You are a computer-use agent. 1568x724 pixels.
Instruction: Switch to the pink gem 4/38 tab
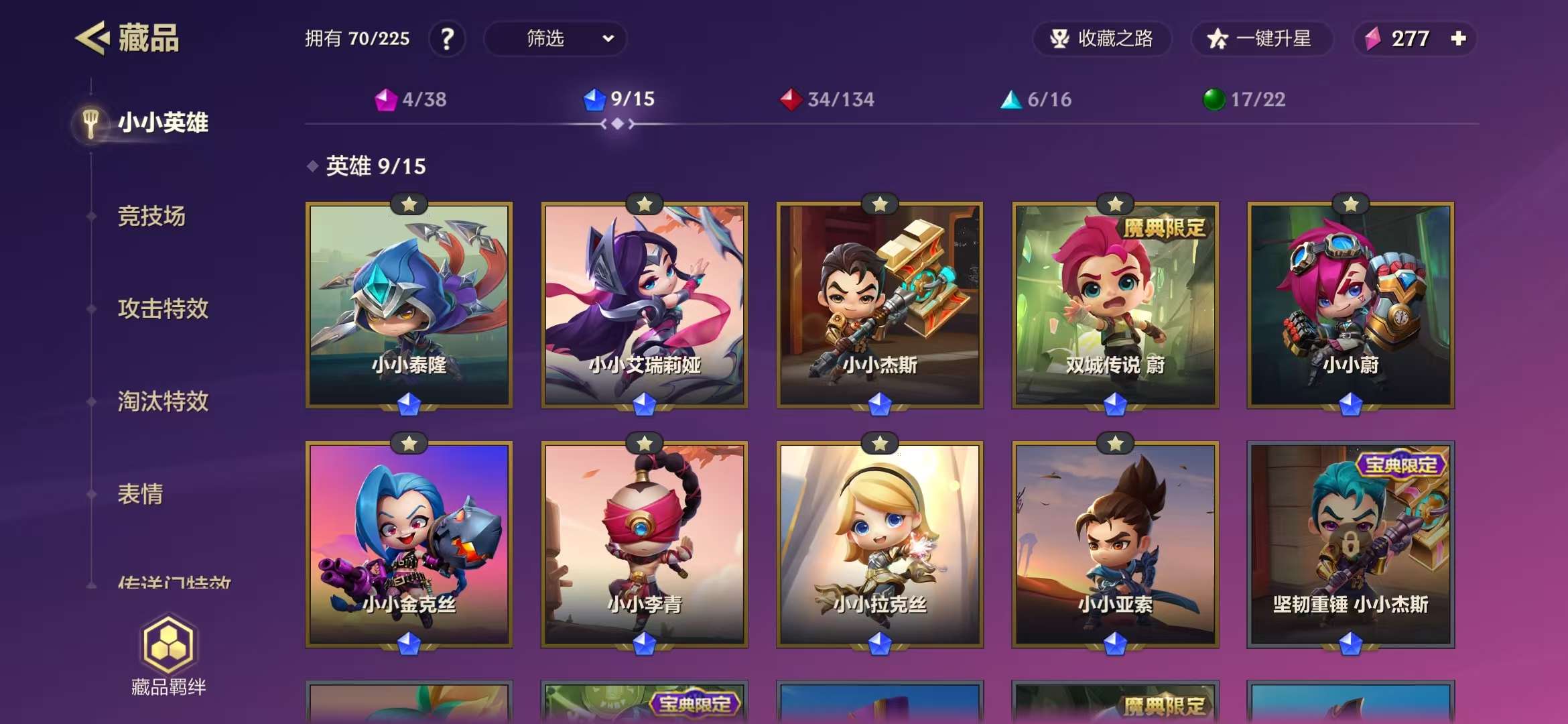click(411, 100)
